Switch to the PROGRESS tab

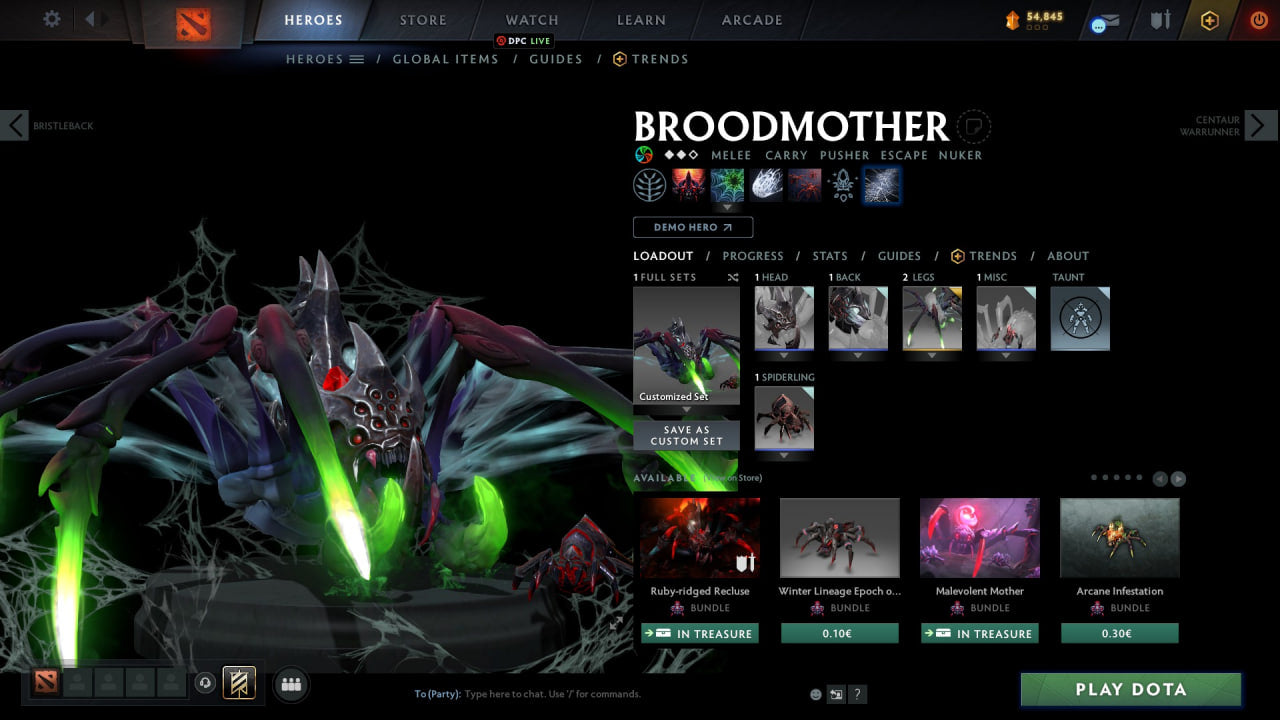point(753,256)
